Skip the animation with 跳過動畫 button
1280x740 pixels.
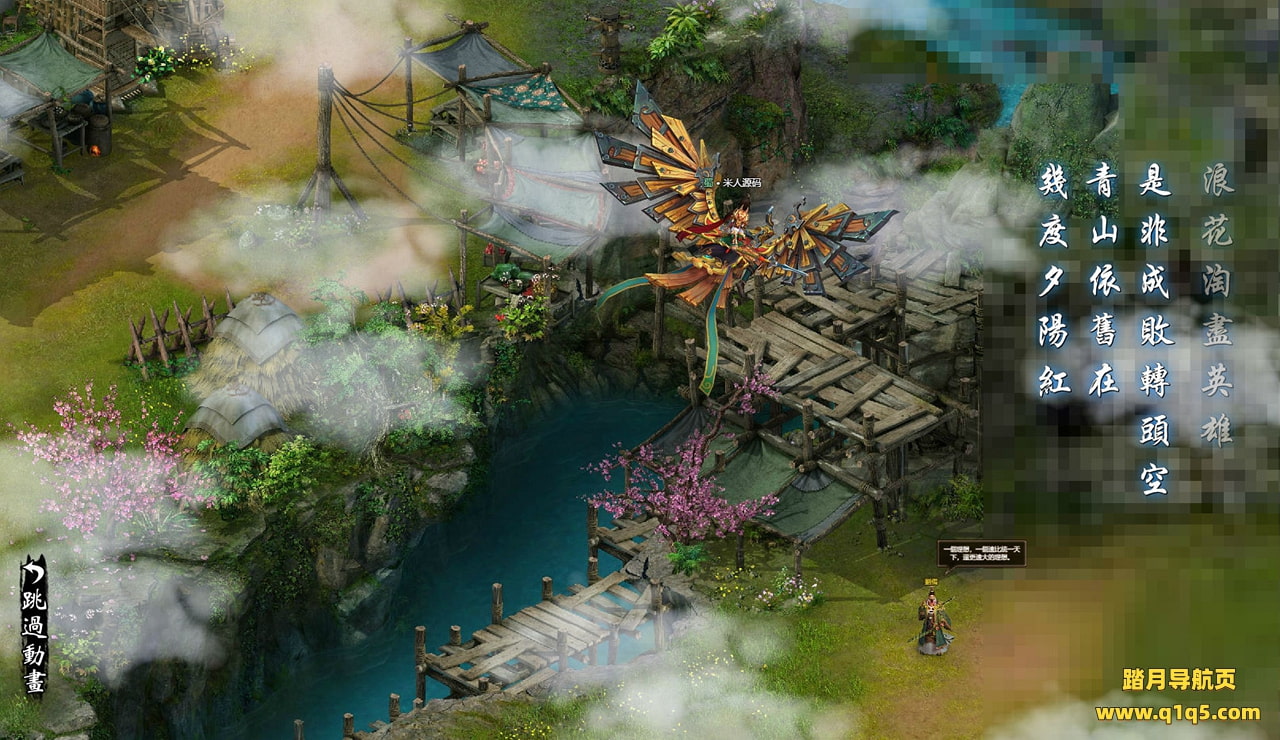(x=34, y=626)
